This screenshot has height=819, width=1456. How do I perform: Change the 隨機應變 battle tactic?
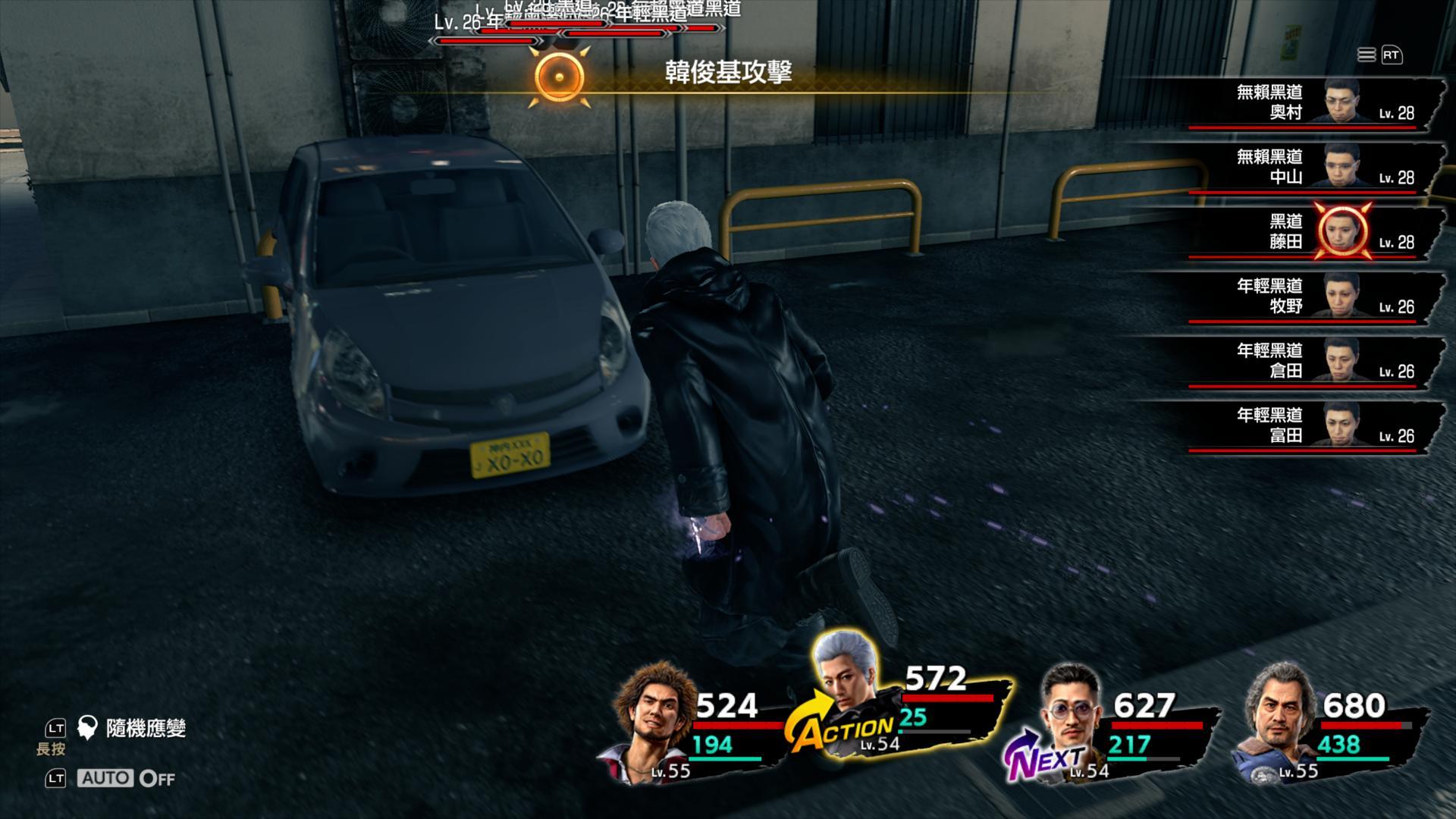coord(144,729)
